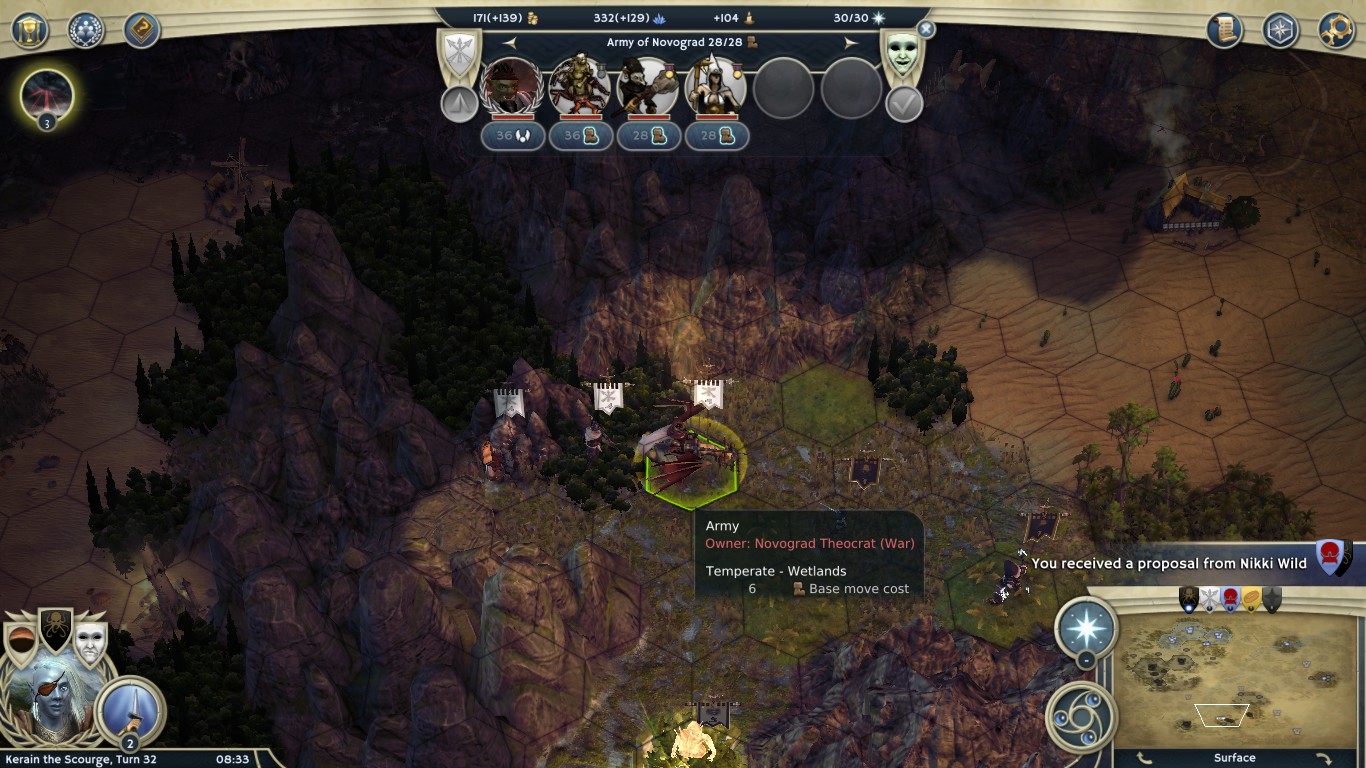The height and width of the screenshot is (768, 1366).
Task: Open the hexagon overview icon at top-right
Action: click(x=1280, y=30)
